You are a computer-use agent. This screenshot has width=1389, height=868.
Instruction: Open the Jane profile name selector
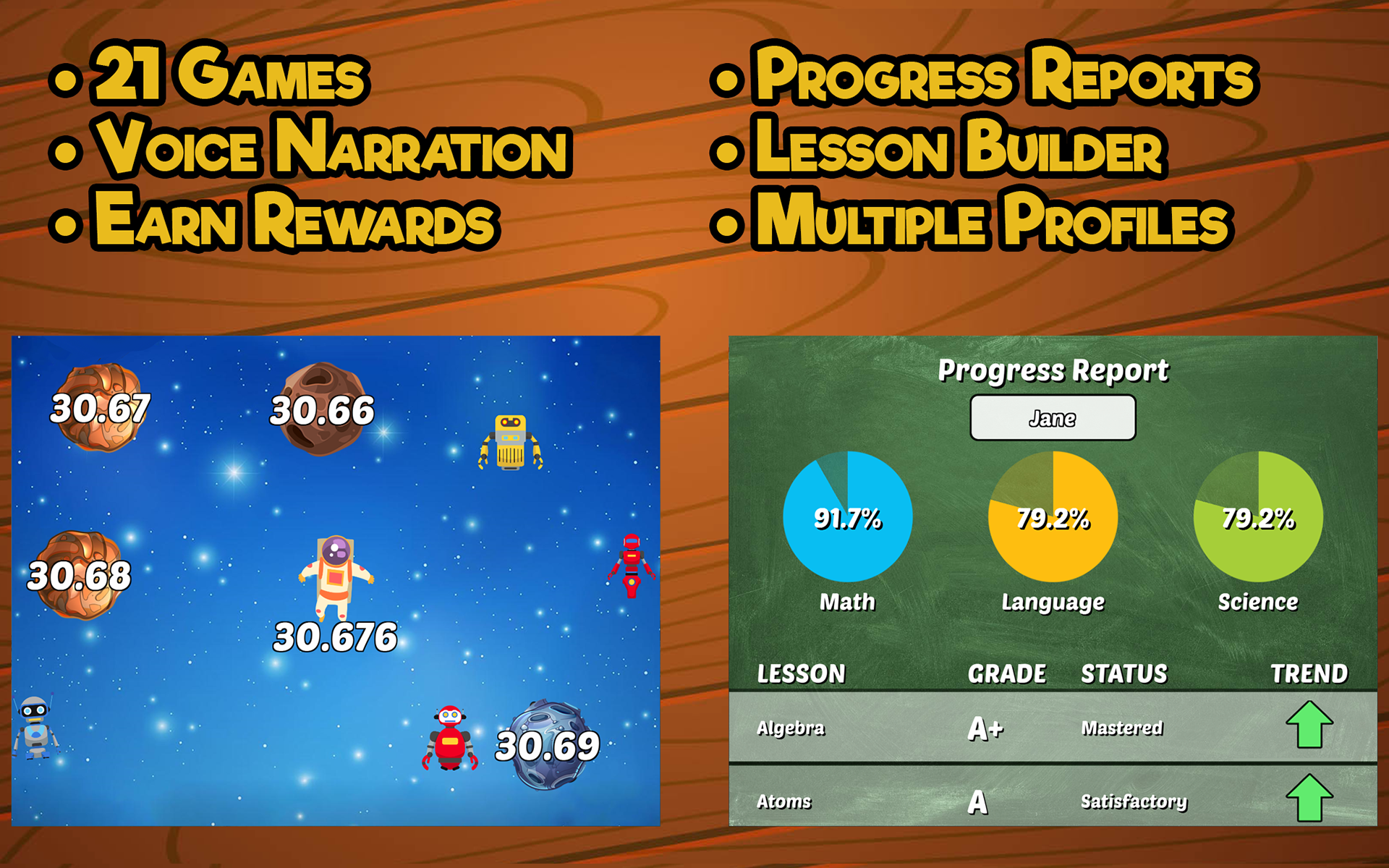coord(1053,417)
